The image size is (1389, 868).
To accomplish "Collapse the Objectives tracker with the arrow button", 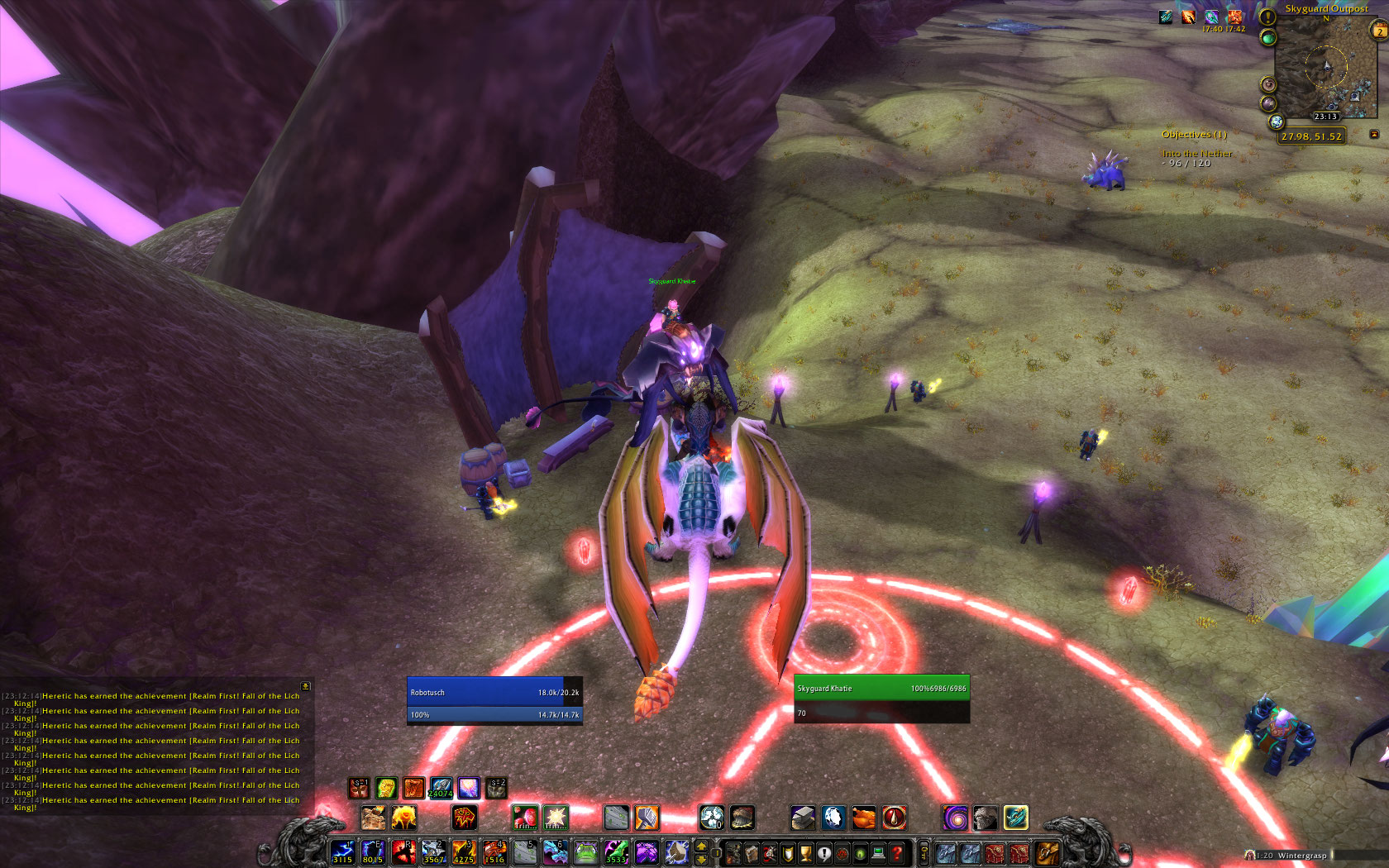I will coord(1374,134).
